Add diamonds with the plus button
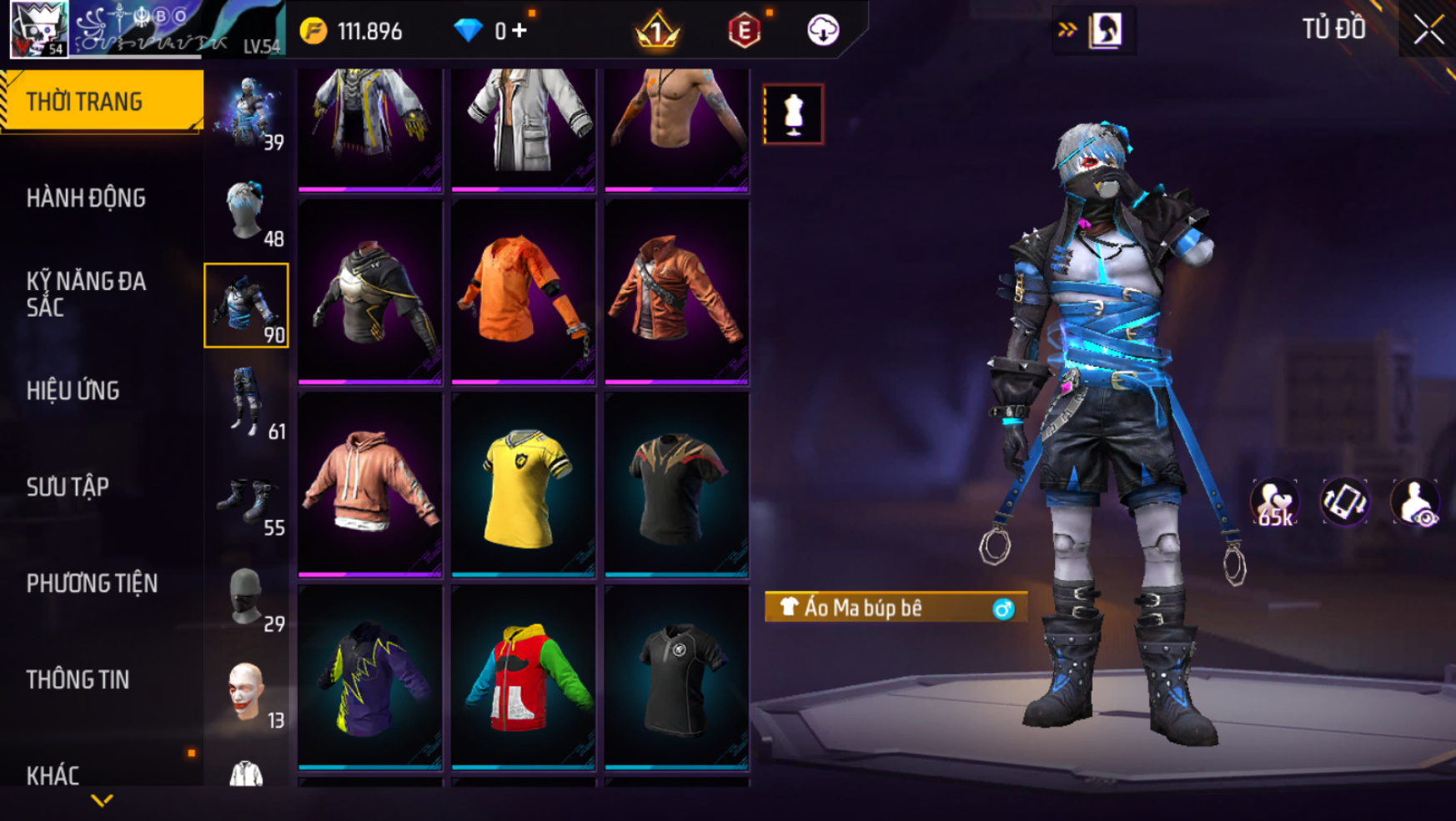The width and height of the screenshot is (1456, 821). [x=520, y=31]
